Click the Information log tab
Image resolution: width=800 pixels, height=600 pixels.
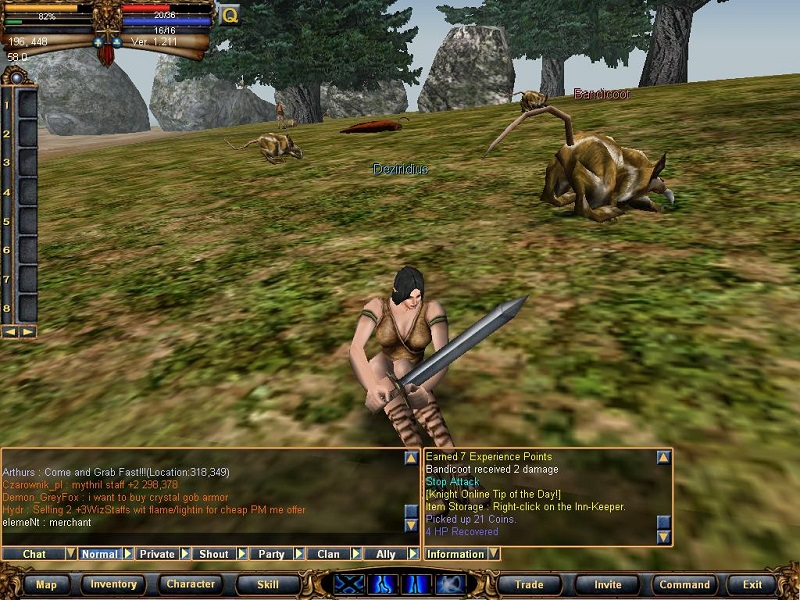455,554
